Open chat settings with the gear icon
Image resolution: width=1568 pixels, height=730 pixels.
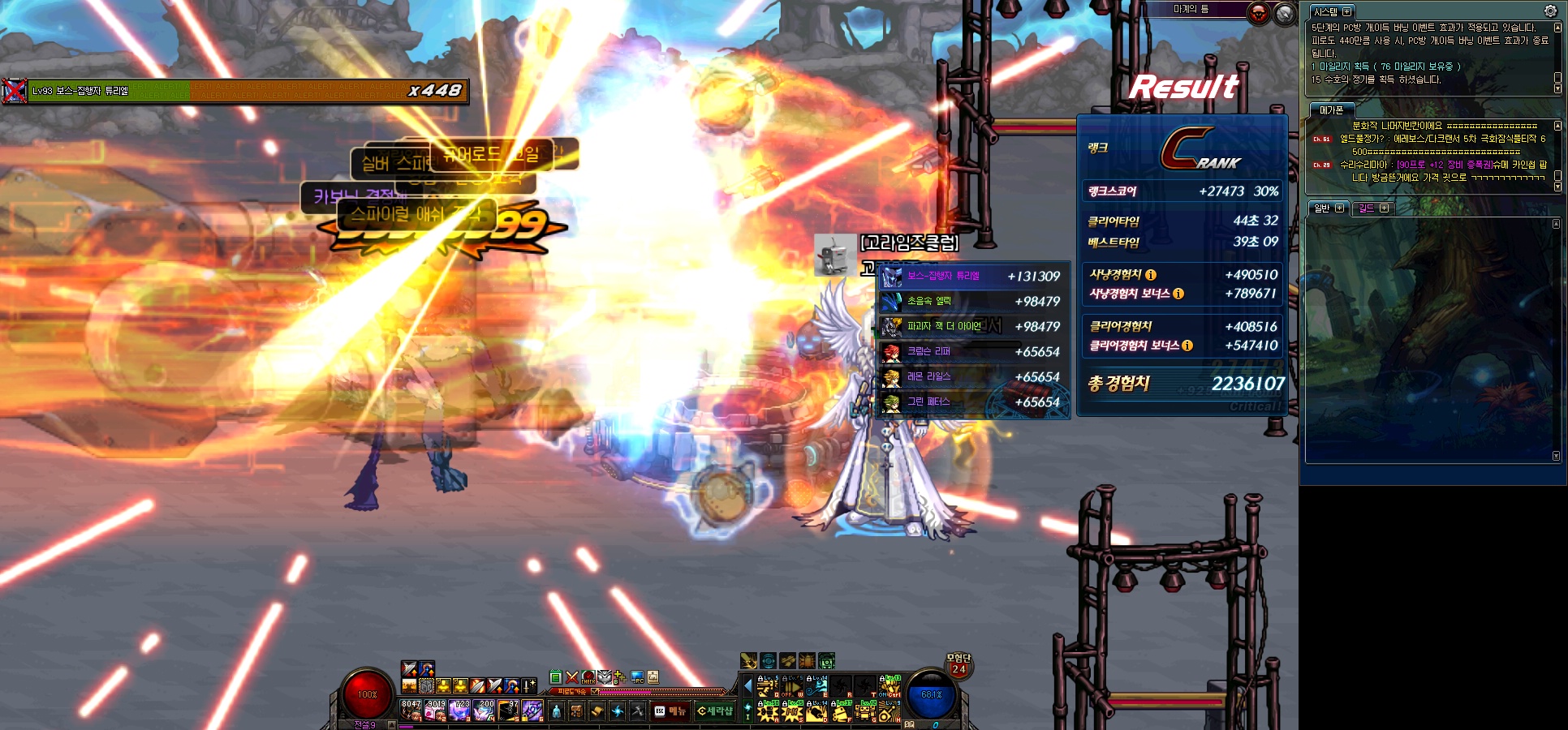(1550, 11)
